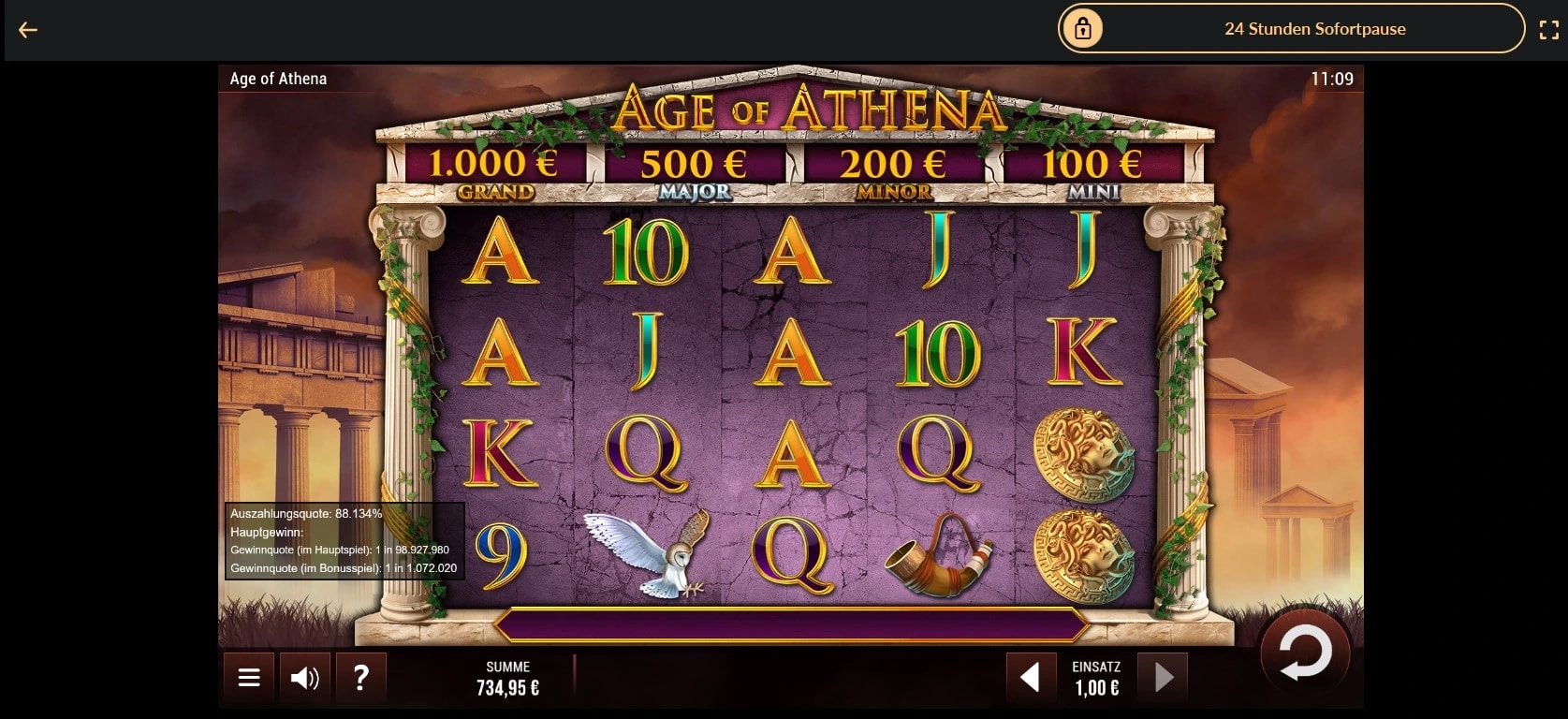Spin the reels using the circular spin button

(1307, 654)
